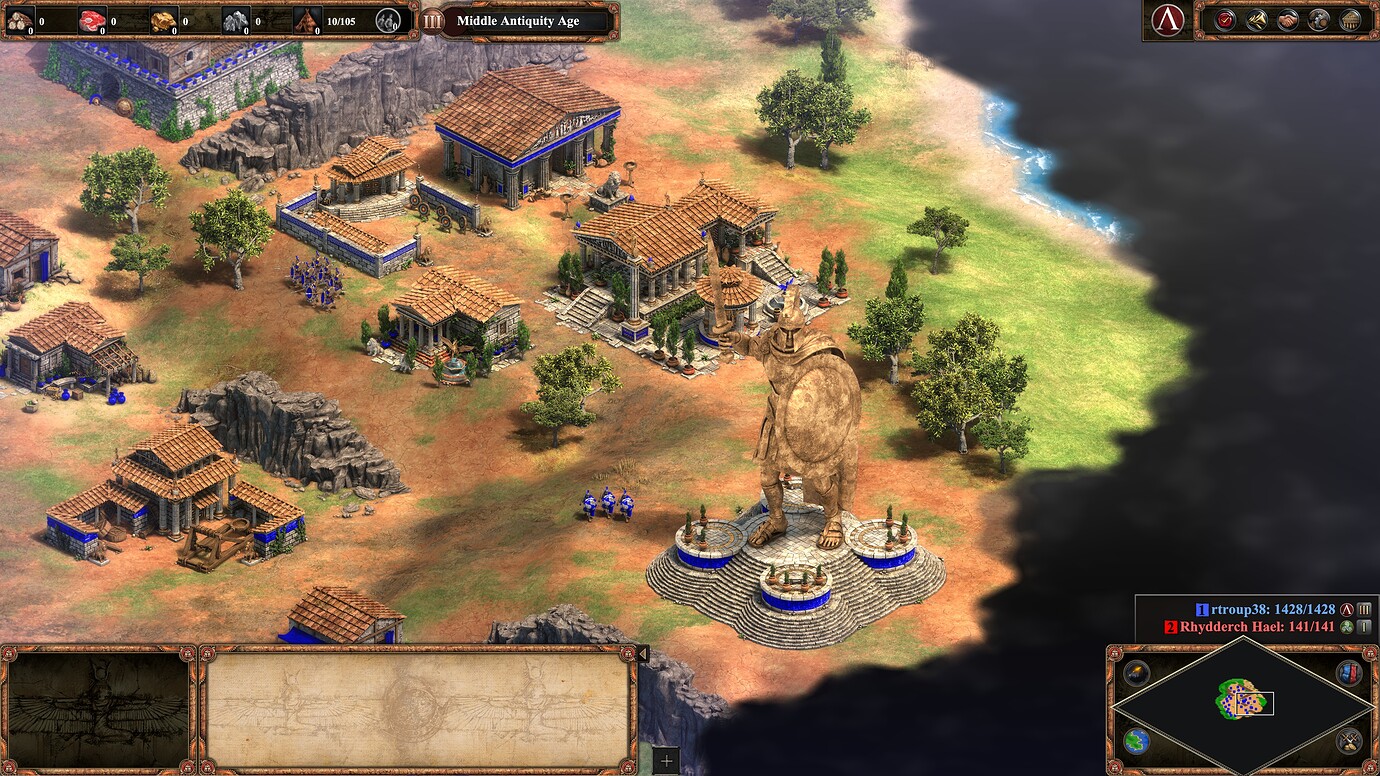Click the flare icon on minimap panel
This screenshot has height=776, width=1380.
[1135, 671]
